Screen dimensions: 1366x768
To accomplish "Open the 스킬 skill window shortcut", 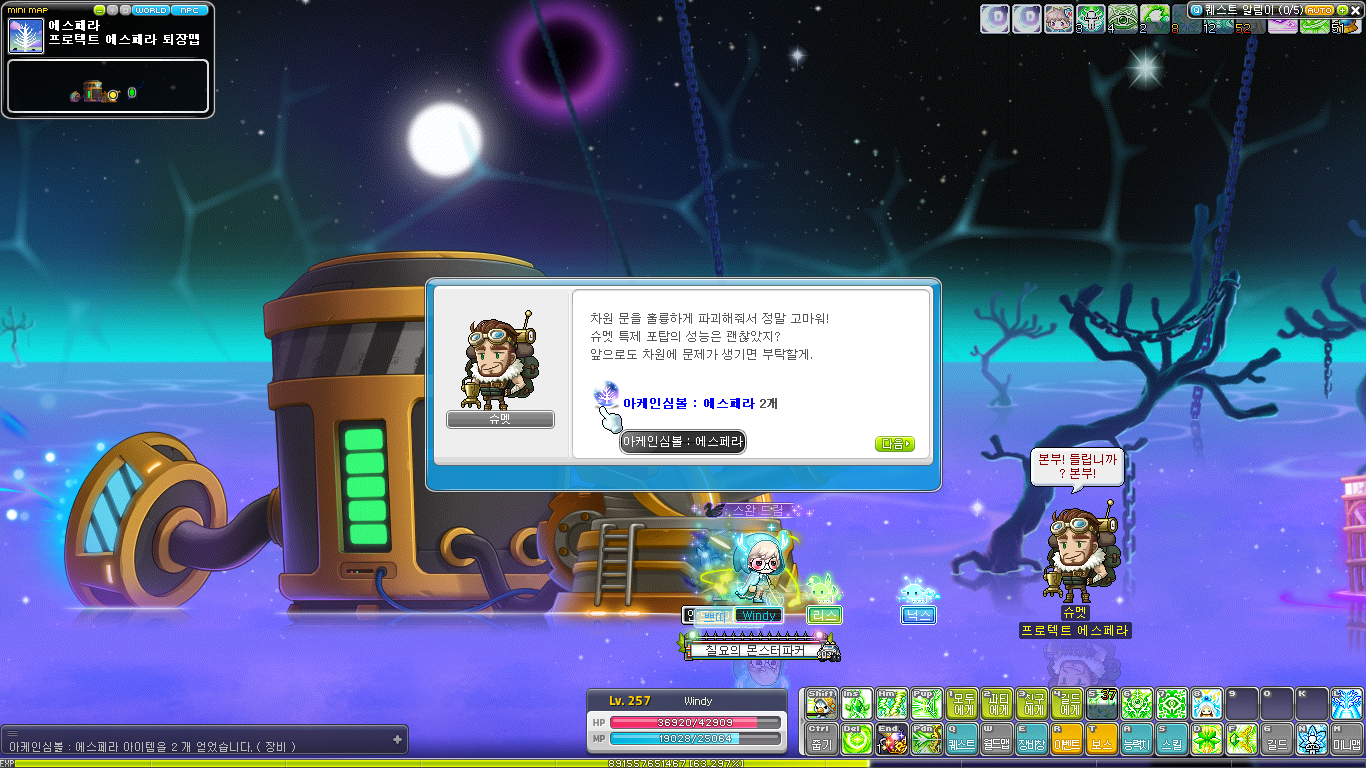I will (1171, 740).
